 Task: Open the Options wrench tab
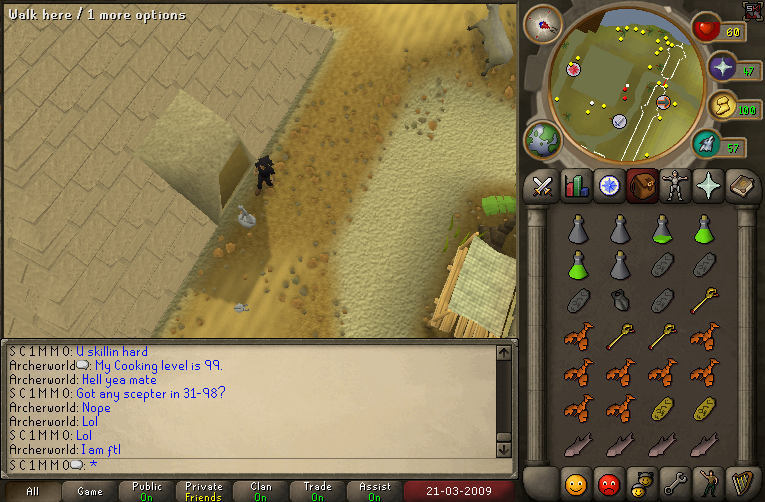(677, 482)
